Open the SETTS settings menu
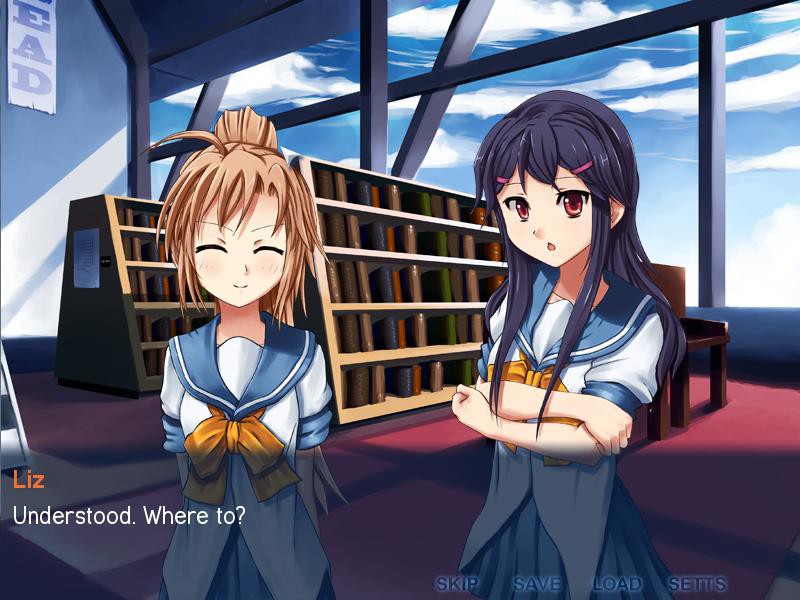Screen dimensions: 800x600 pyautogui.click(x=697, y=584)
